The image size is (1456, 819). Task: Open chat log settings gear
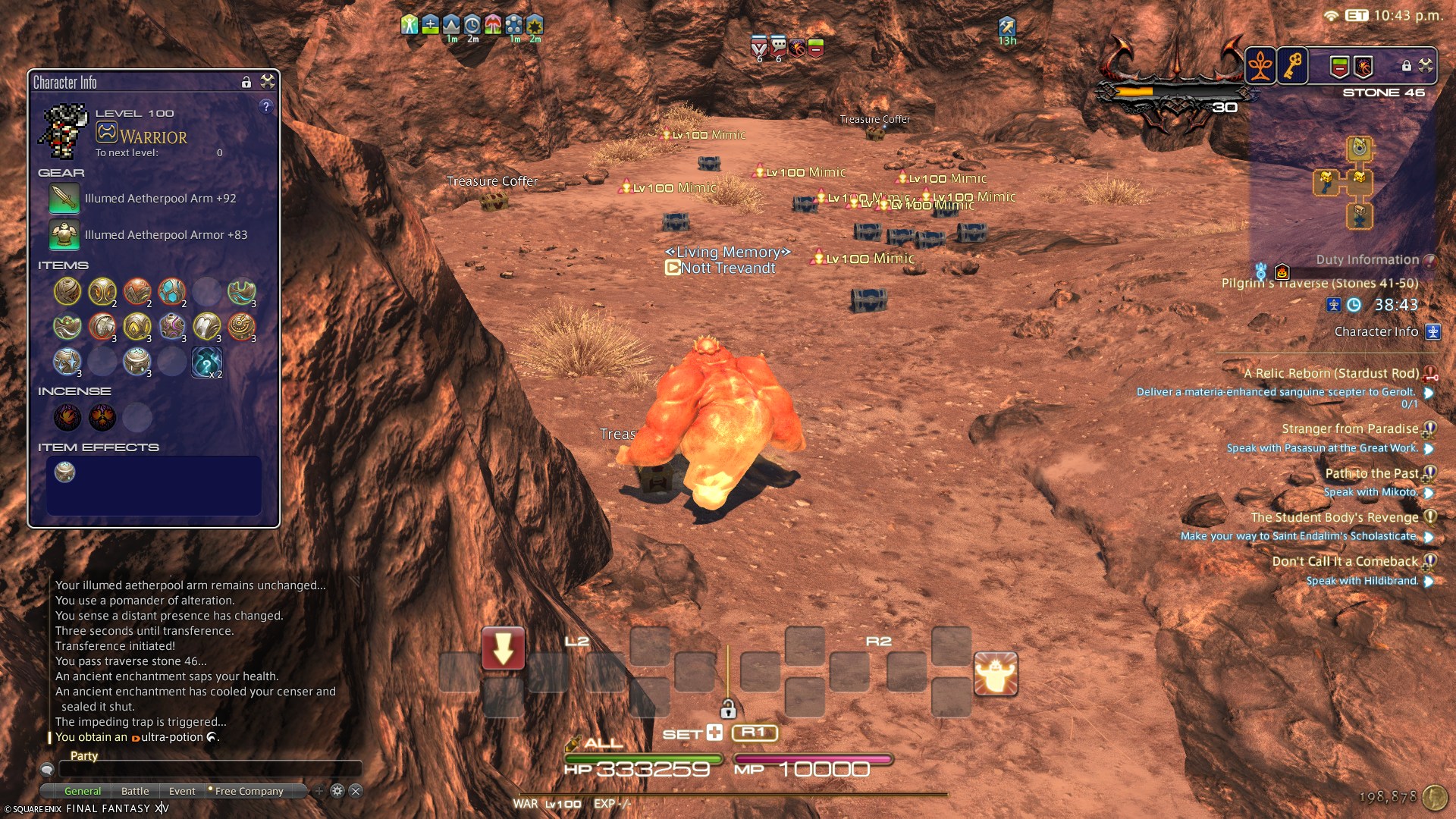click(337, 791)
